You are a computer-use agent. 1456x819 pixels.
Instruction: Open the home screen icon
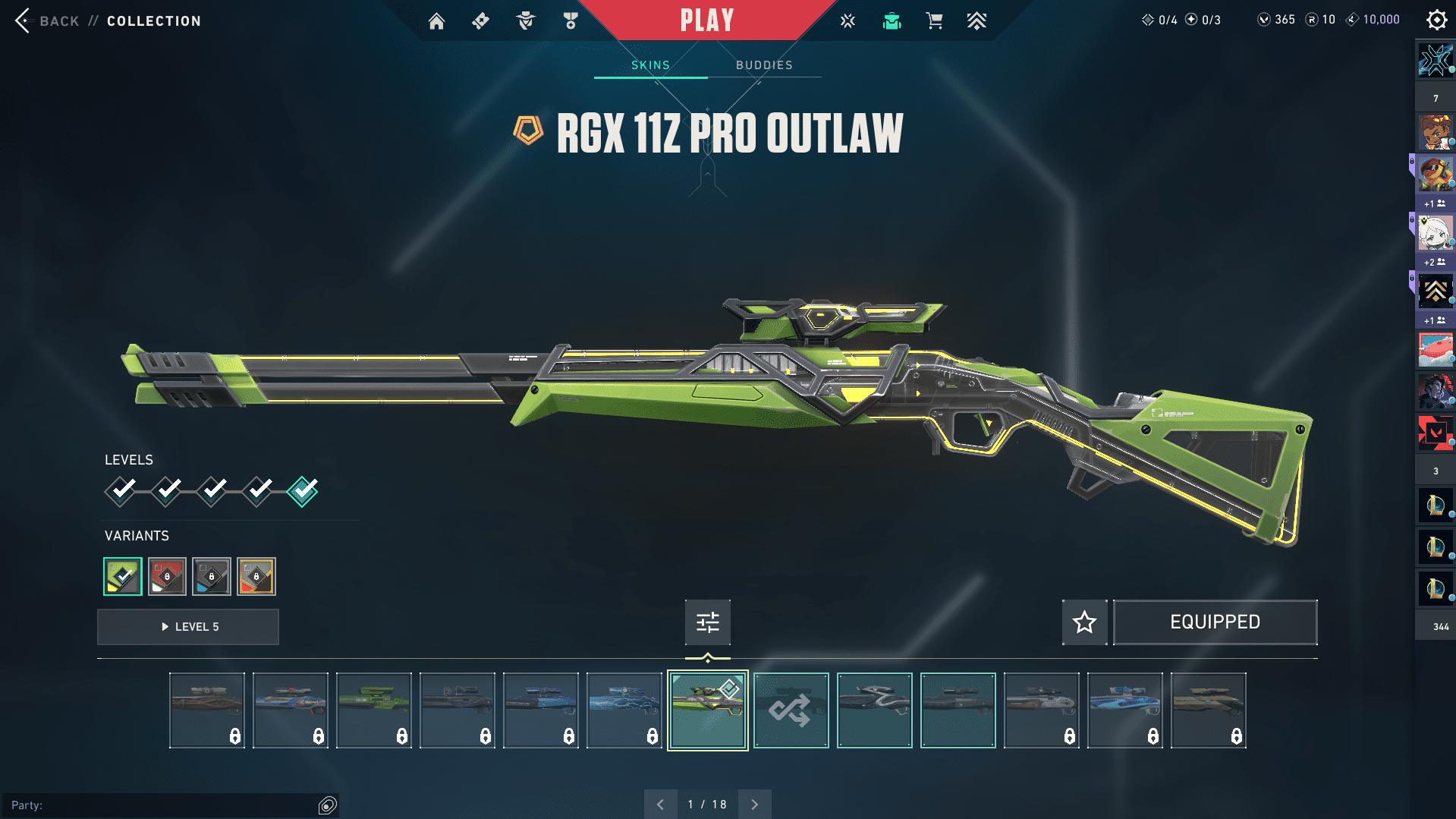pos(436,21)
